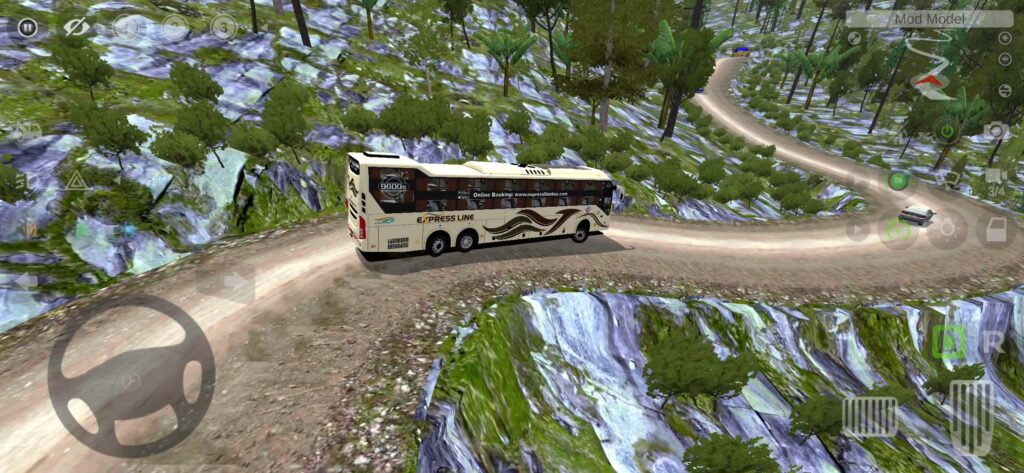Pause the game with the pause button

tap(27, 27)
